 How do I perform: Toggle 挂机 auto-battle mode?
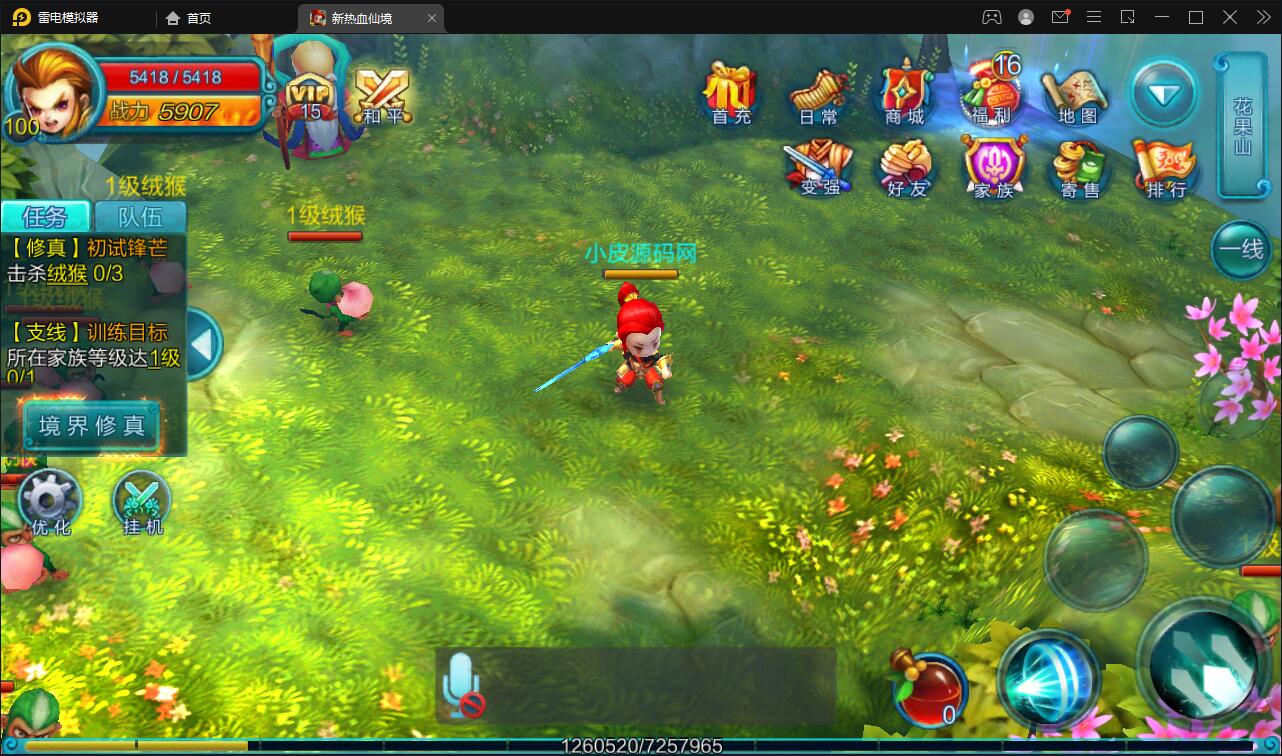point(142,502)
